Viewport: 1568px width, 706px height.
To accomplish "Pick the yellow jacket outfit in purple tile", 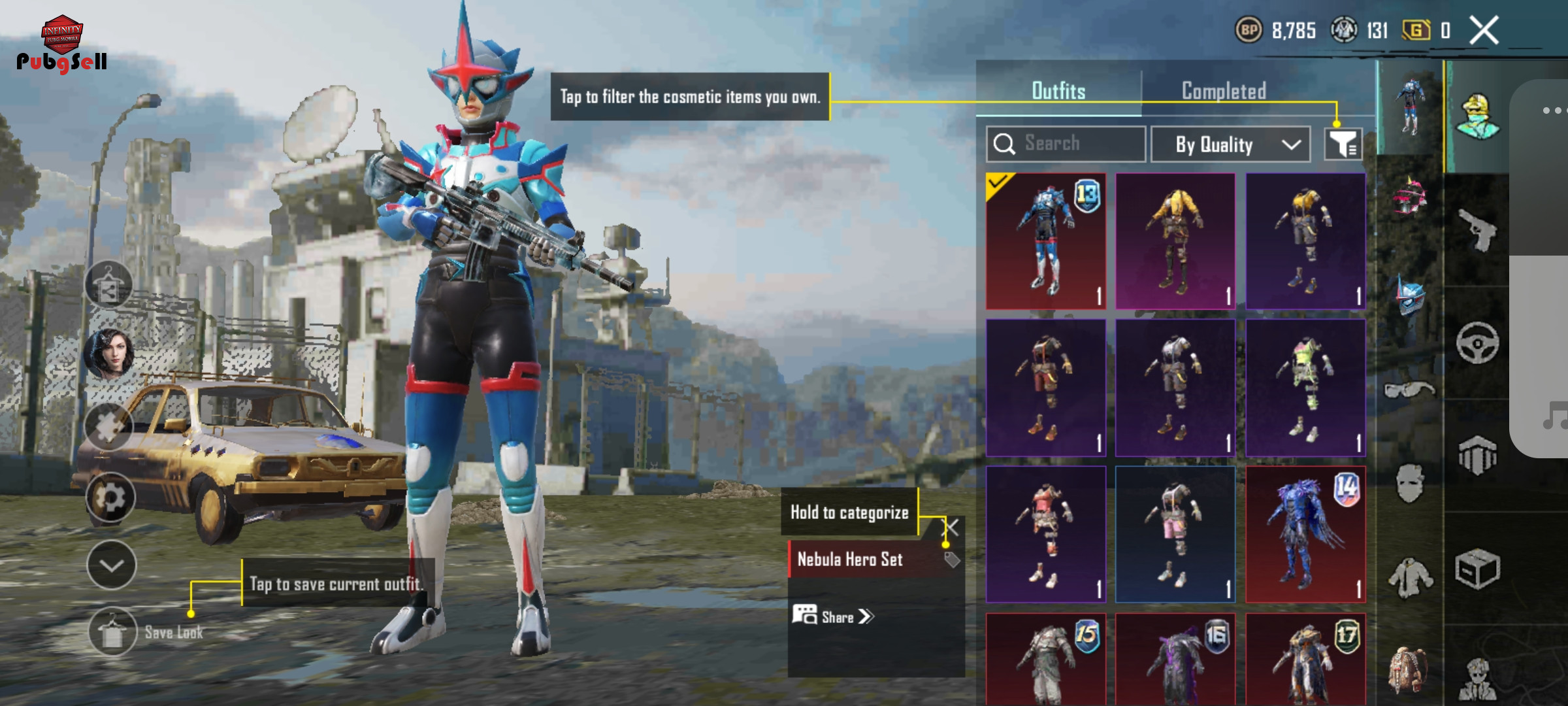I will [1175, 241].
